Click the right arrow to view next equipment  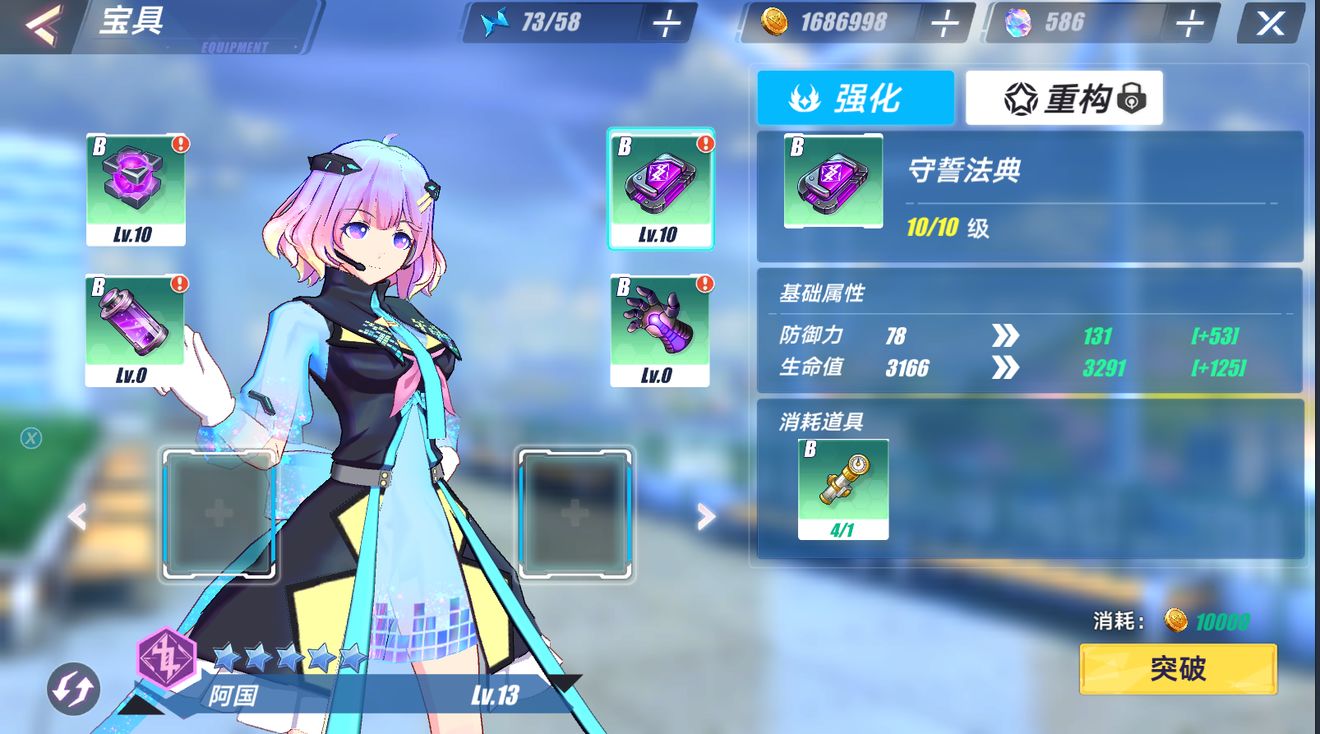pyautogui.click(x=706, y=515)
